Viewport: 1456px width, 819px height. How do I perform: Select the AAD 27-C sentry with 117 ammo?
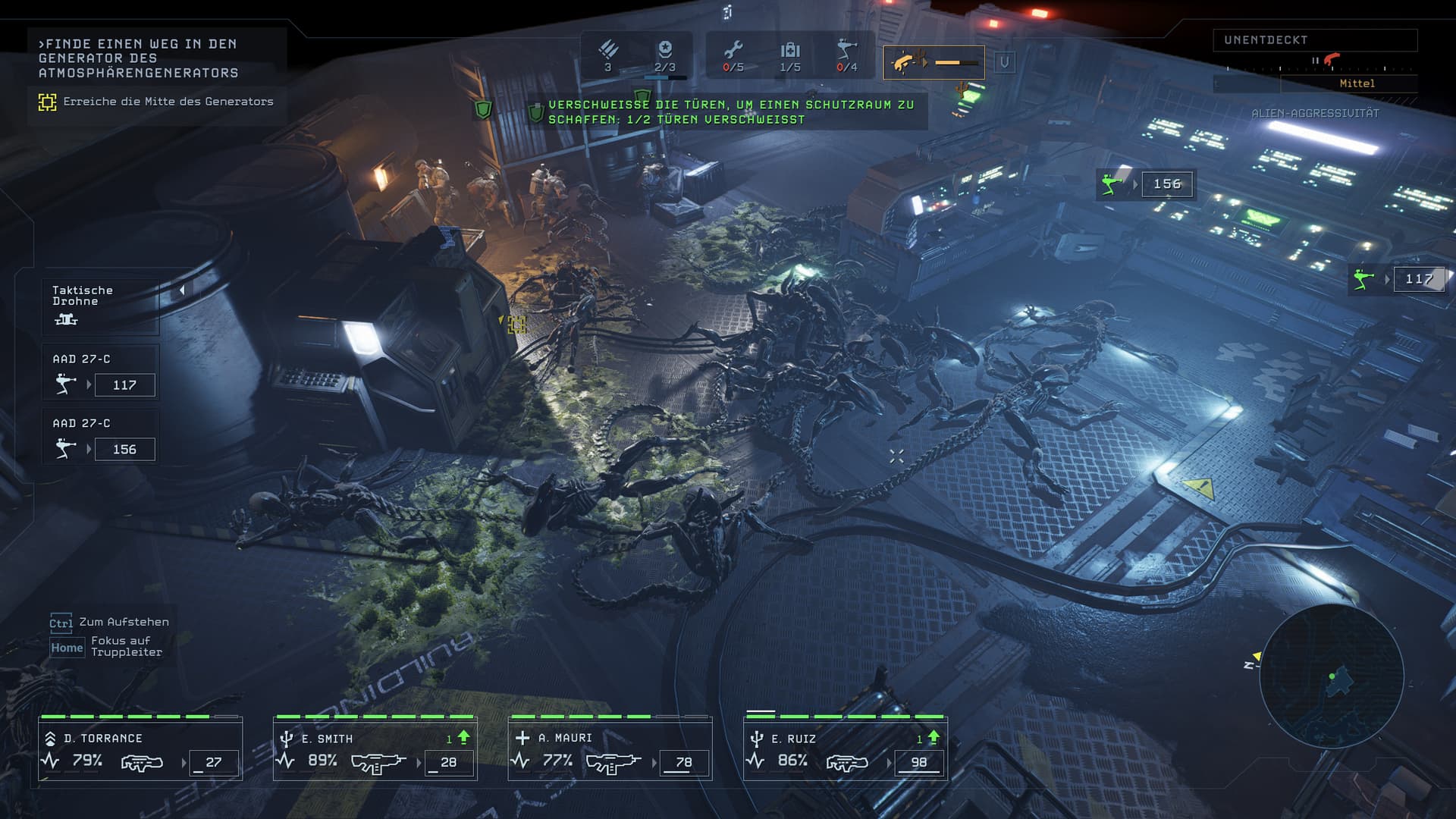coord(100,374)
